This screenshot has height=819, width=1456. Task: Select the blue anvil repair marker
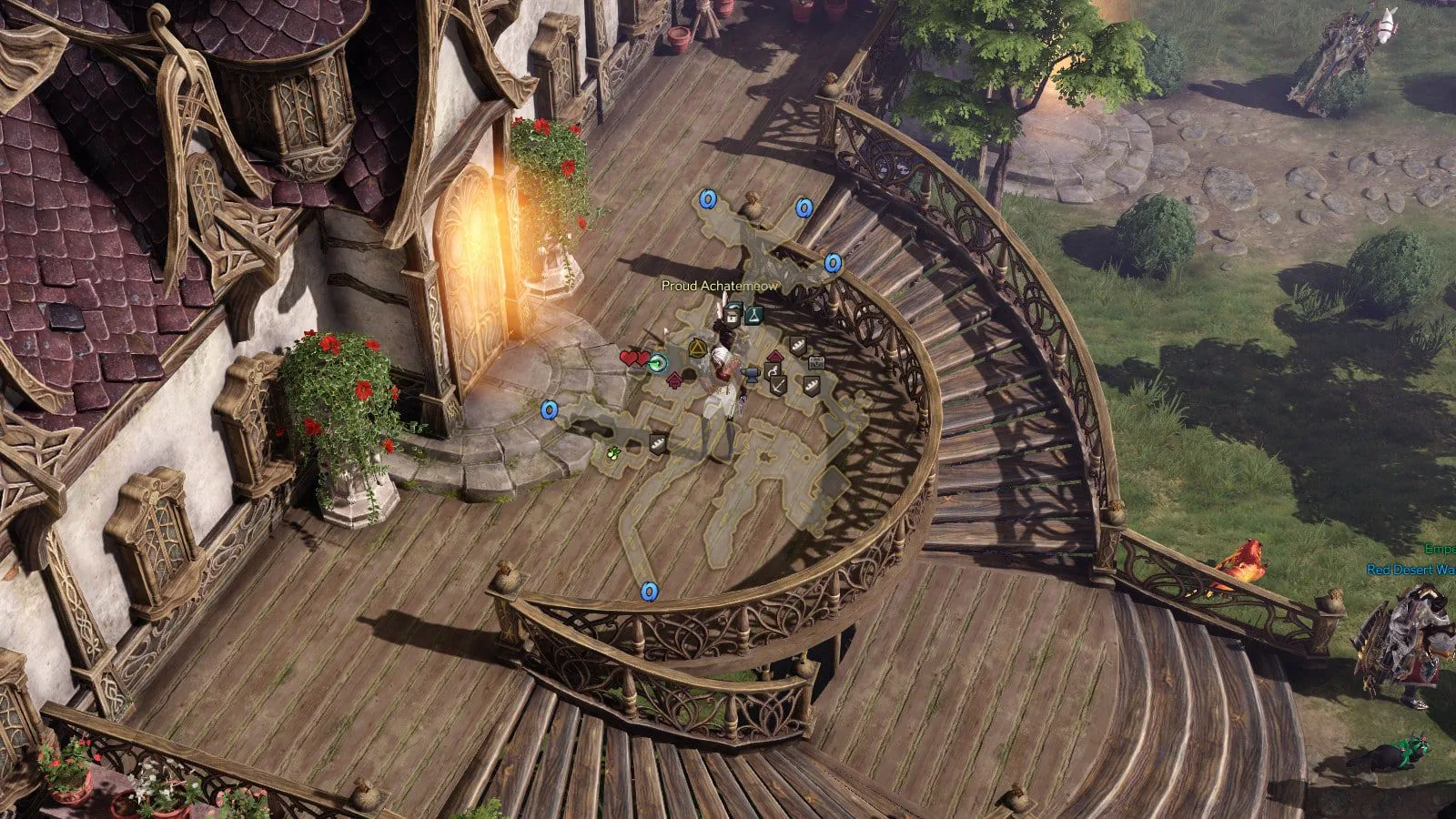[753, 375]
